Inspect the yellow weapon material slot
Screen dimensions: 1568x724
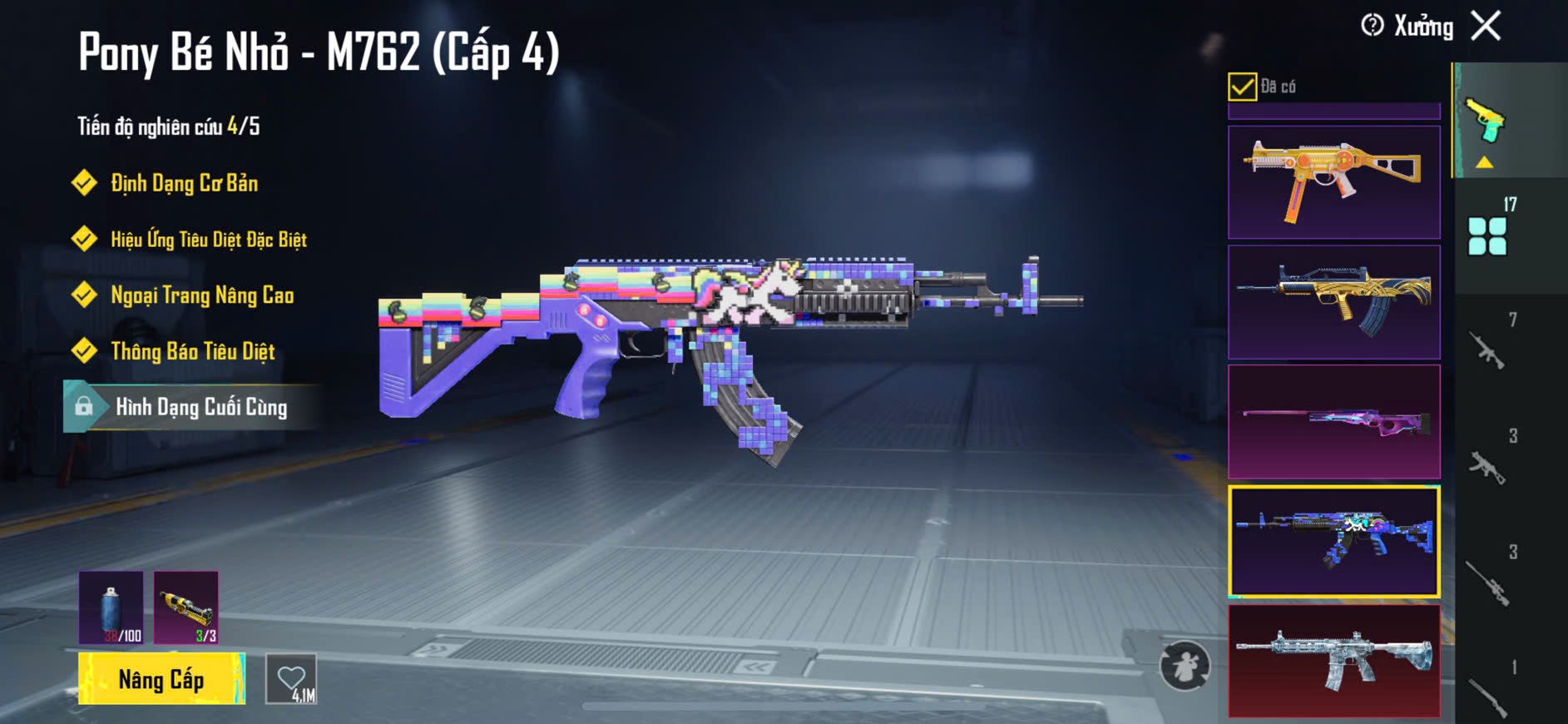pos(186,607)
